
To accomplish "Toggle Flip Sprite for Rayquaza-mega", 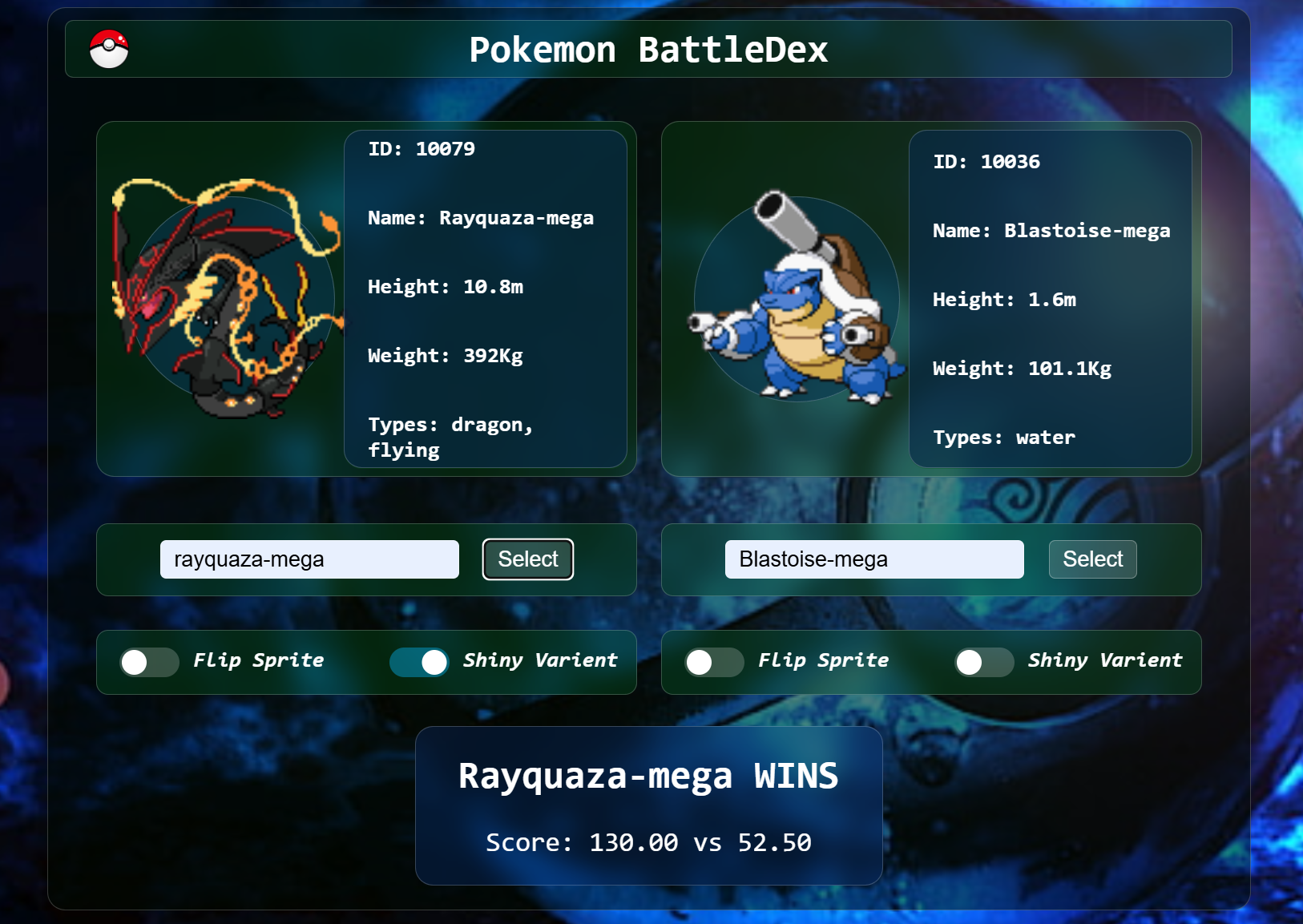I will point(148,661).
